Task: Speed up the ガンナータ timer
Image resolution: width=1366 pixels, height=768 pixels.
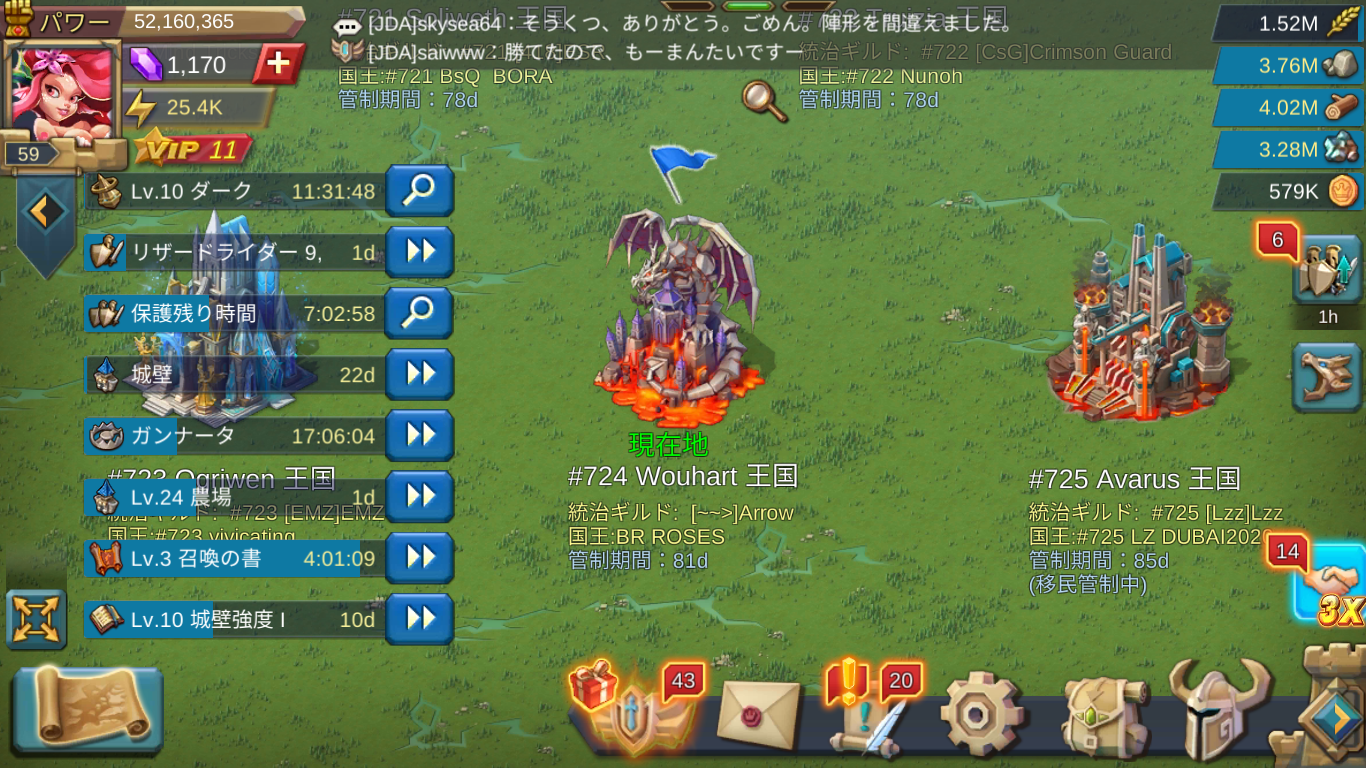Action: pos(419,435)
